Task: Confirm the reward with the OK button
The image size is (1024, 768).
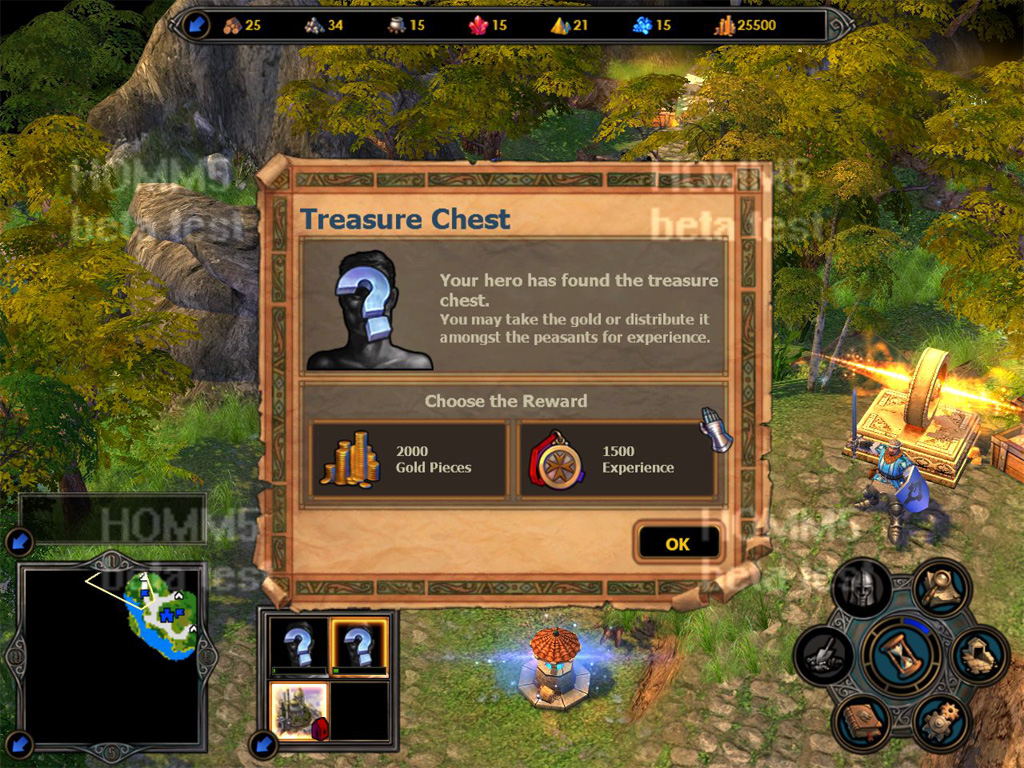Action: point(677,544)
